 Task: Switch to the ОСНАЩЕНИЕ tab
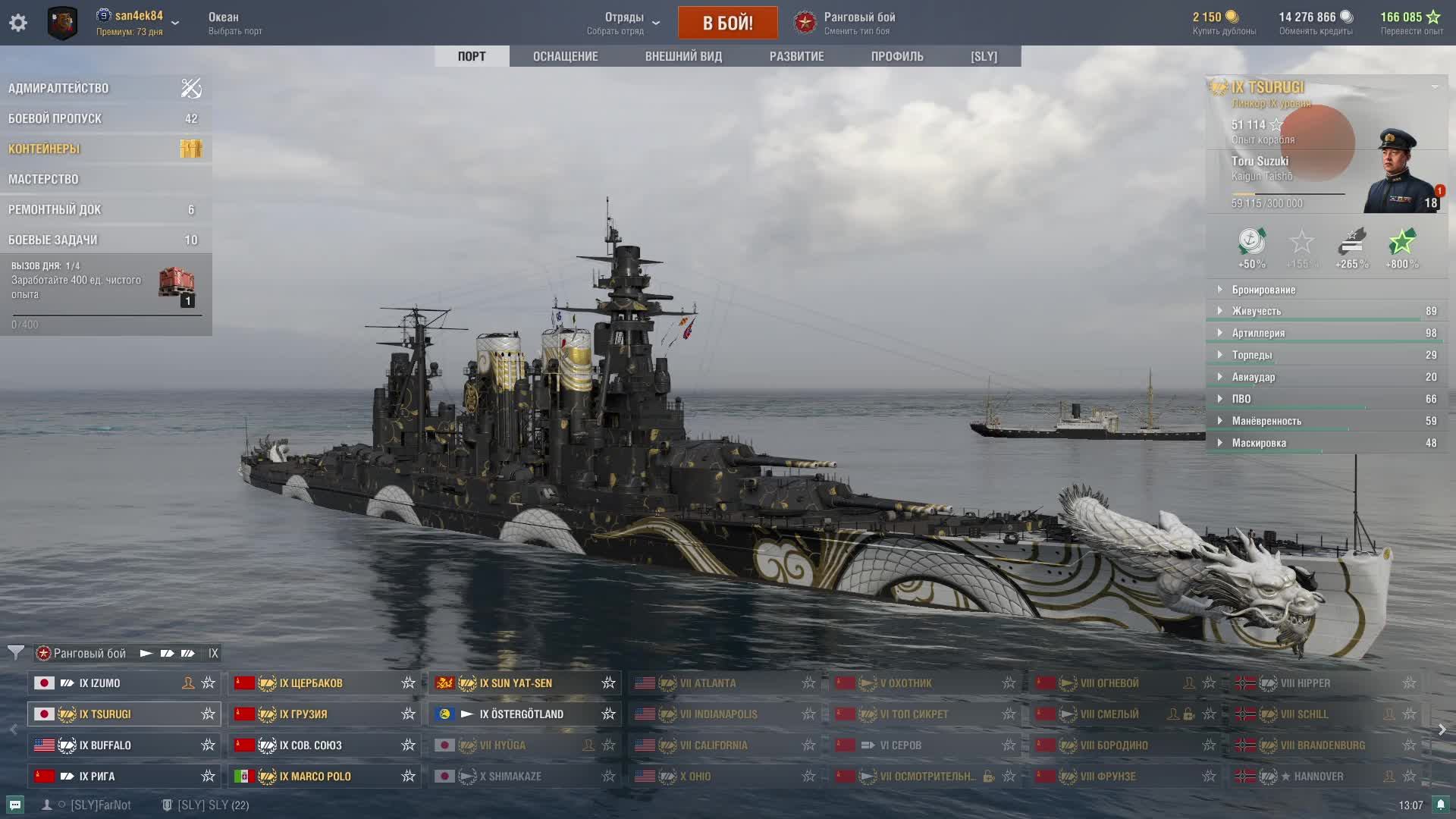[x=565, y=56]
